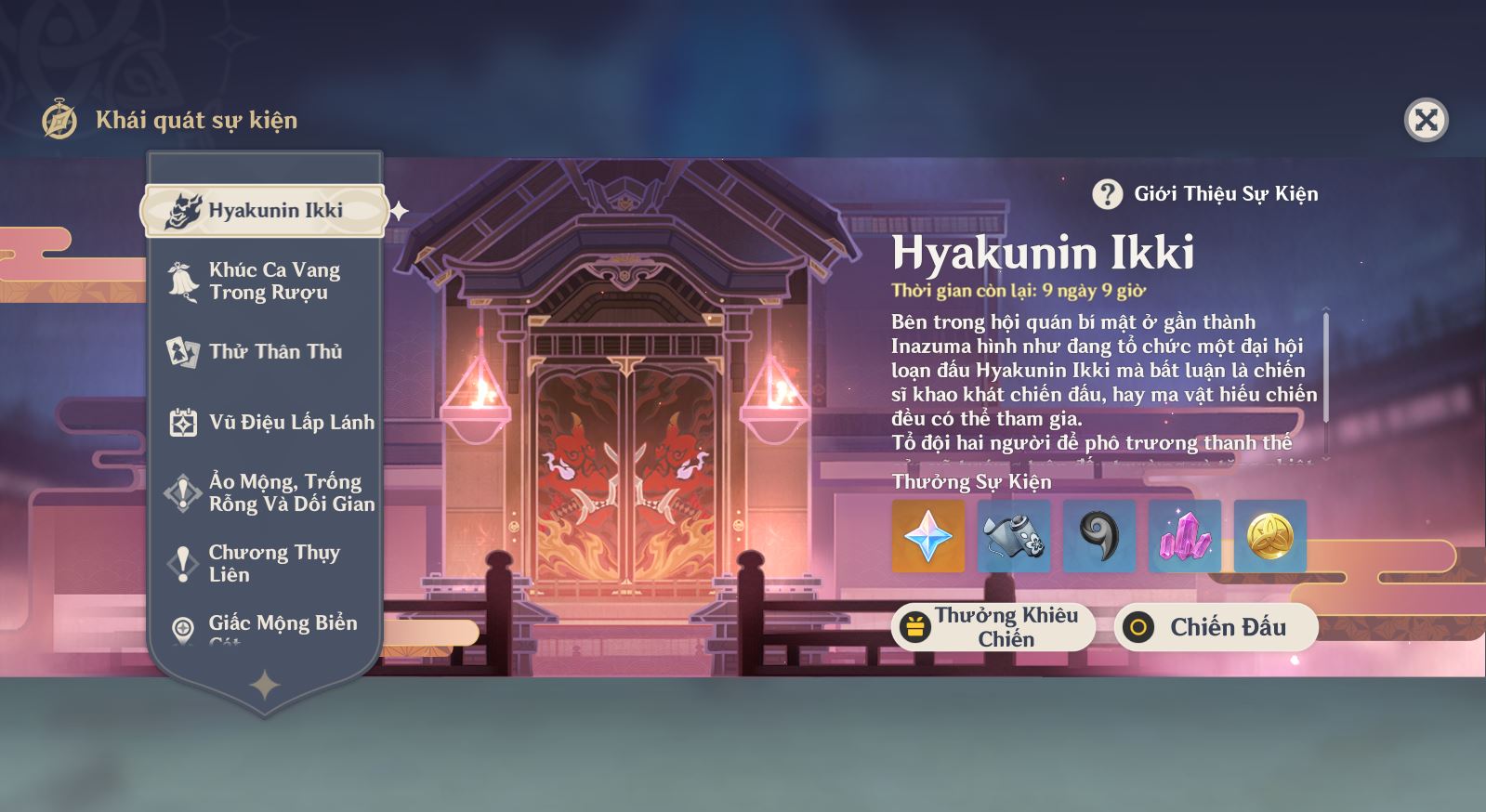Click the gray ore reward icon
Image resolution: width=1486 pixels, height=812 pixels.
point(1013,536)
